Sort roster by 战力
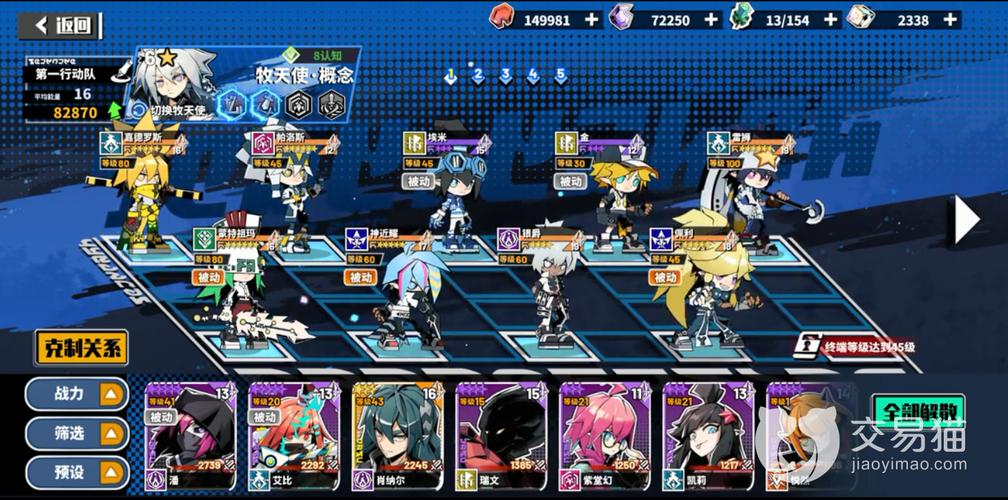Image resolution: width=1008 pixels, height=500 pixels. 78,394
